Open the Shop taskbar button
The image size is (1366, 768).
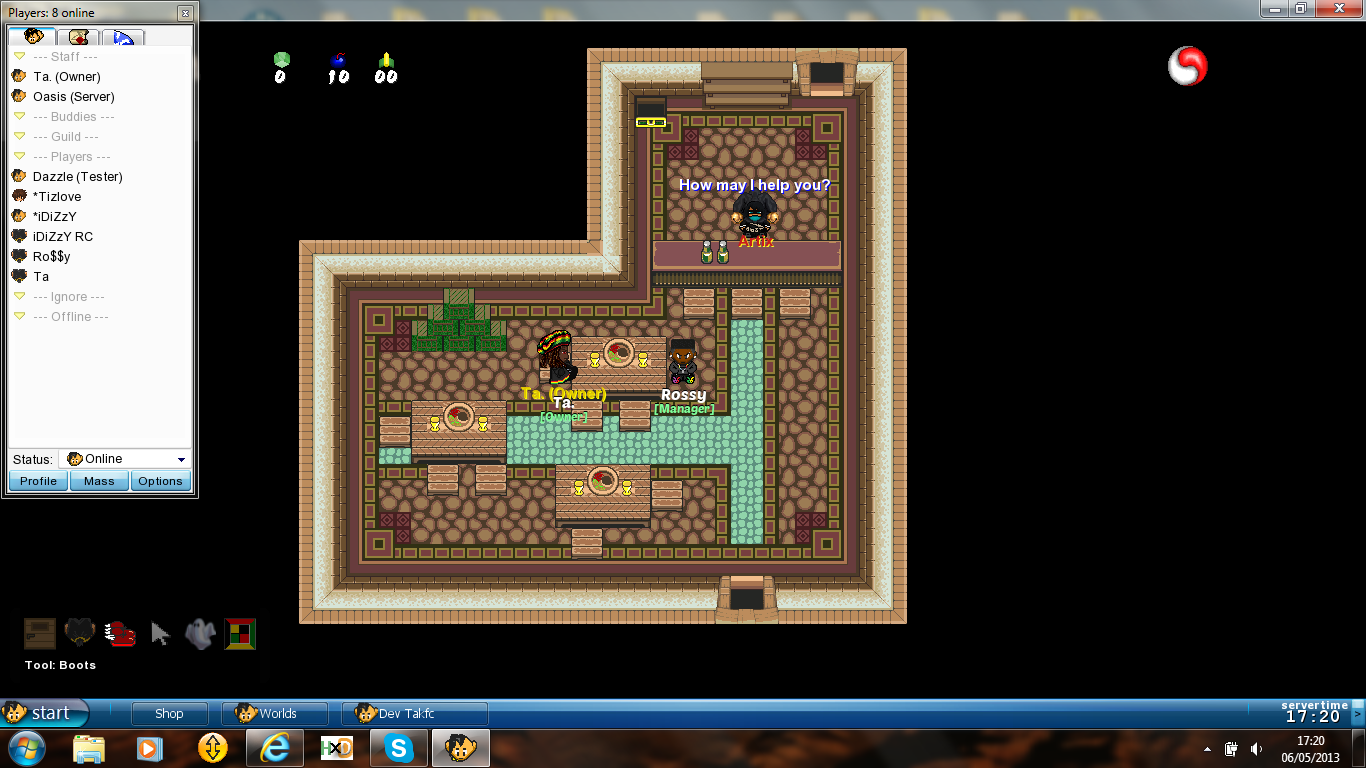[169, 713]
